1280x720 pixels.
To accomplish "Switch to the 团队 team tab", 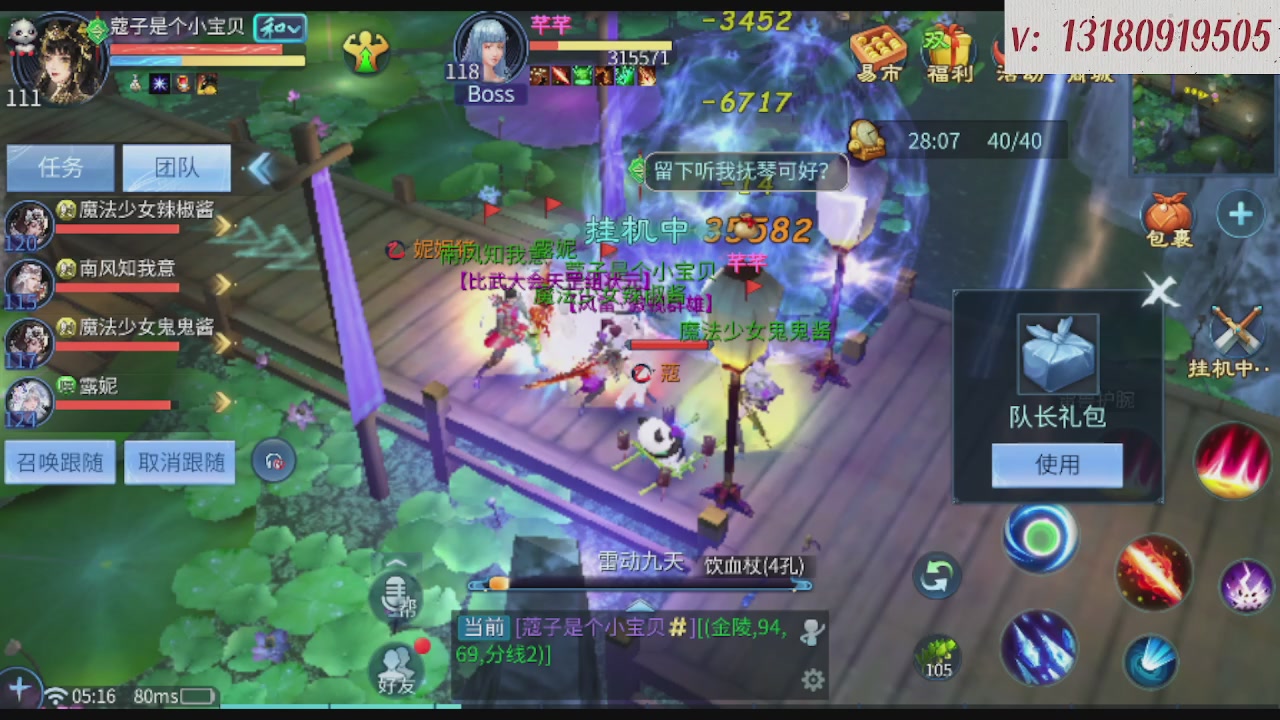I will [x=176, y=167].
